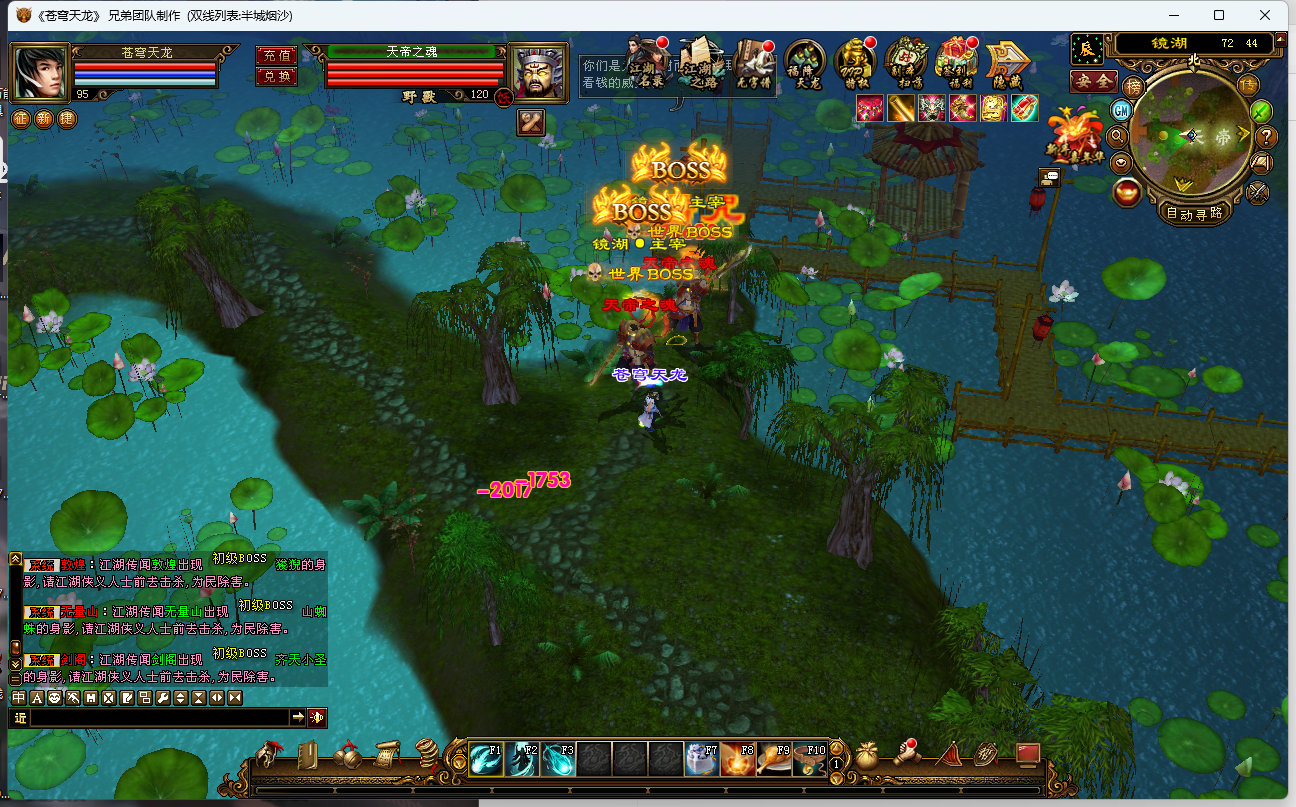1296x807 pixels.
Task: Open the 新年嘉年华 festival icon
Action: pyautogui.click(x=1074, y=135)
